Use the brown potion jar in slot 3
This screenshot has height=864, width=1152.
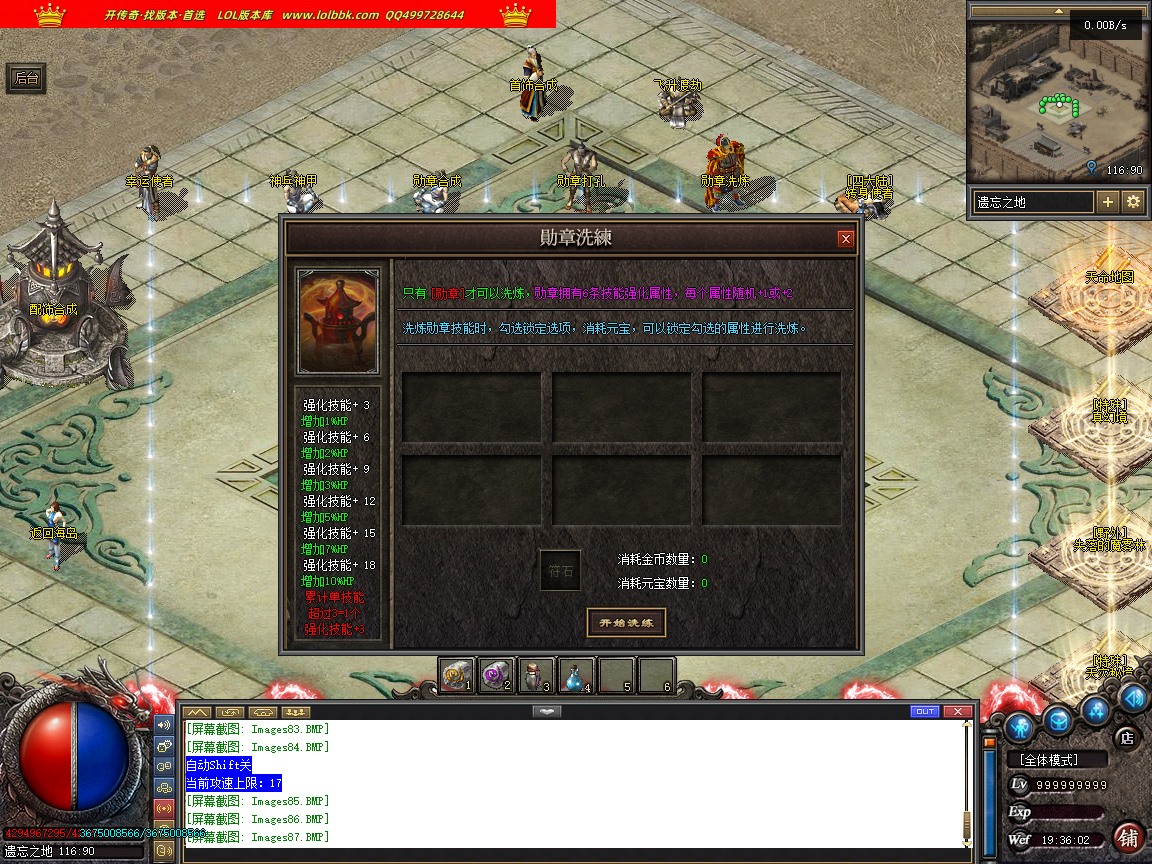pyautogui.click(x=537, y=675)
